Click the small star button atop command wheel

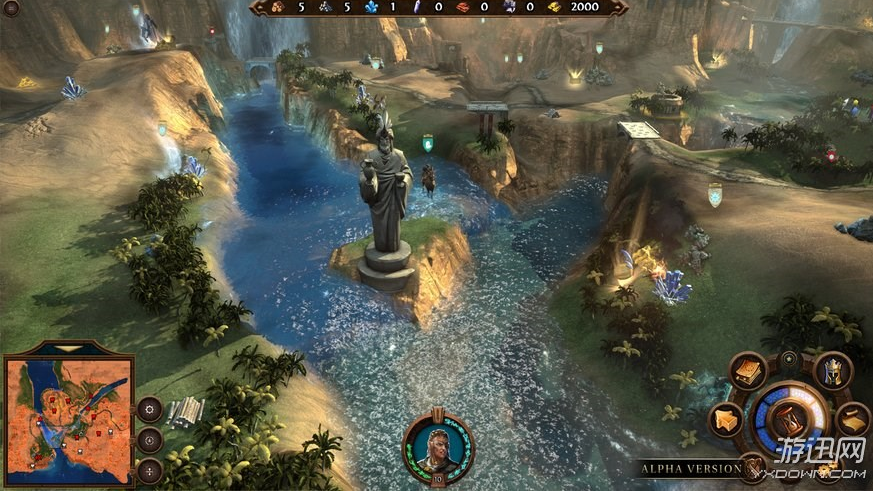[x=790, y=357]
